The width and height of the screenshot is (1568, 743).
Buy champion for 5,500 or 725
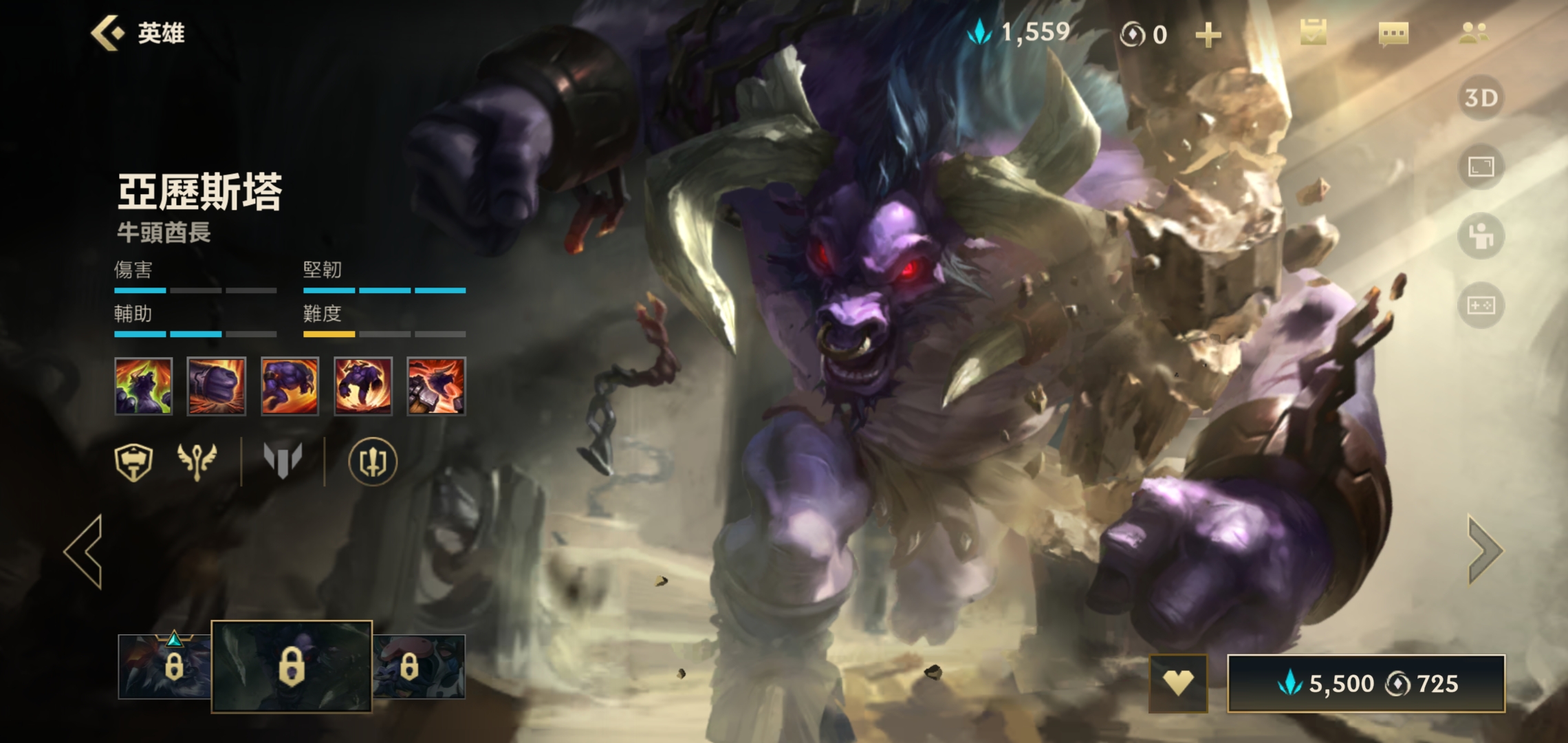click(x=1366, y=683)
